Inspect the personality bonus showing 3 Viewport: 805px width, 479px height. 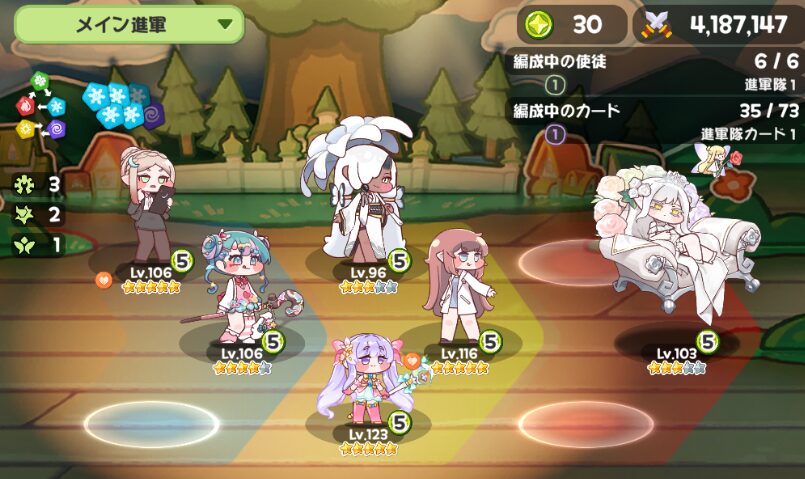[x=40, y=184]
